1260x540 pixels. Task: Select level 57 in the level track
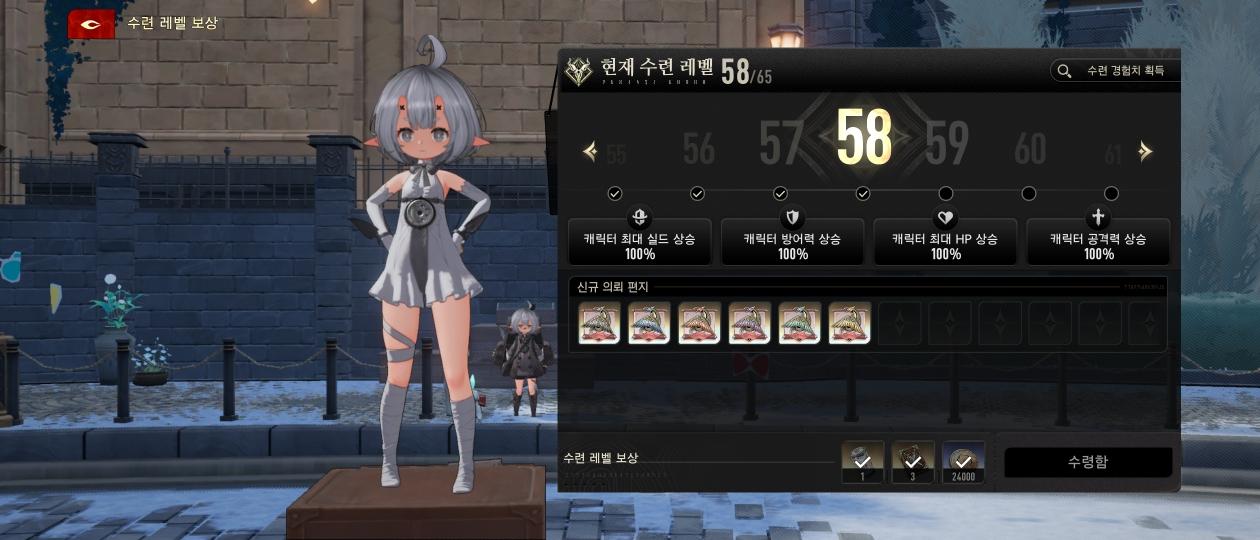tap(780, 144)
